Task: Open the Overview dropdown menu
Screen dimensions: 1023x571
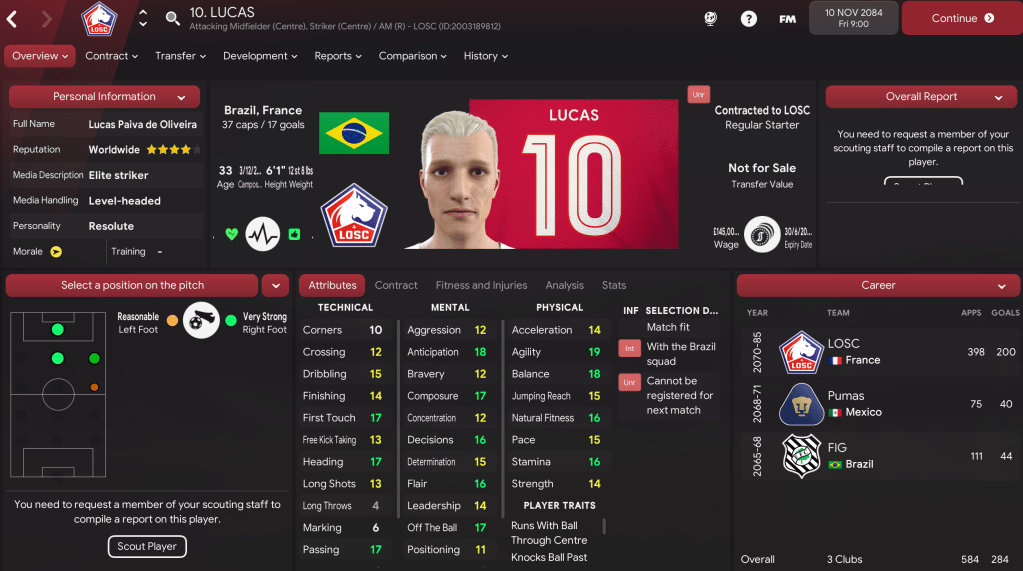Action: point(40,56)
